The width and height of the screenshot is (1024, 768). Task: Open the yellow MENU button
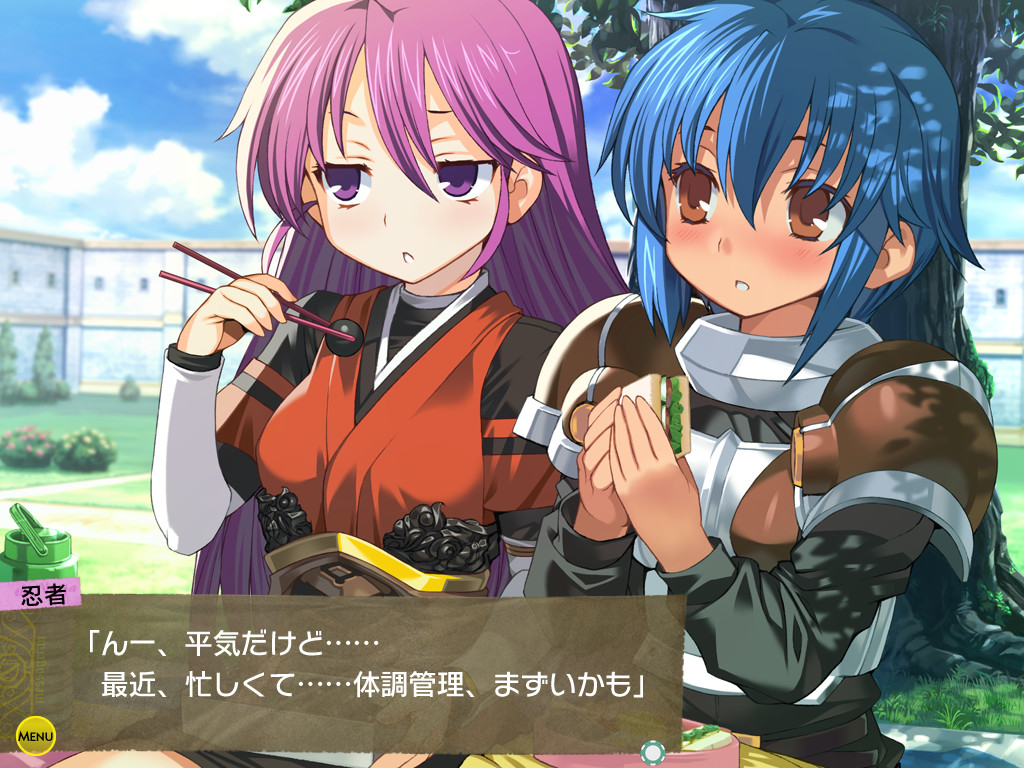[x=35, y=737]
